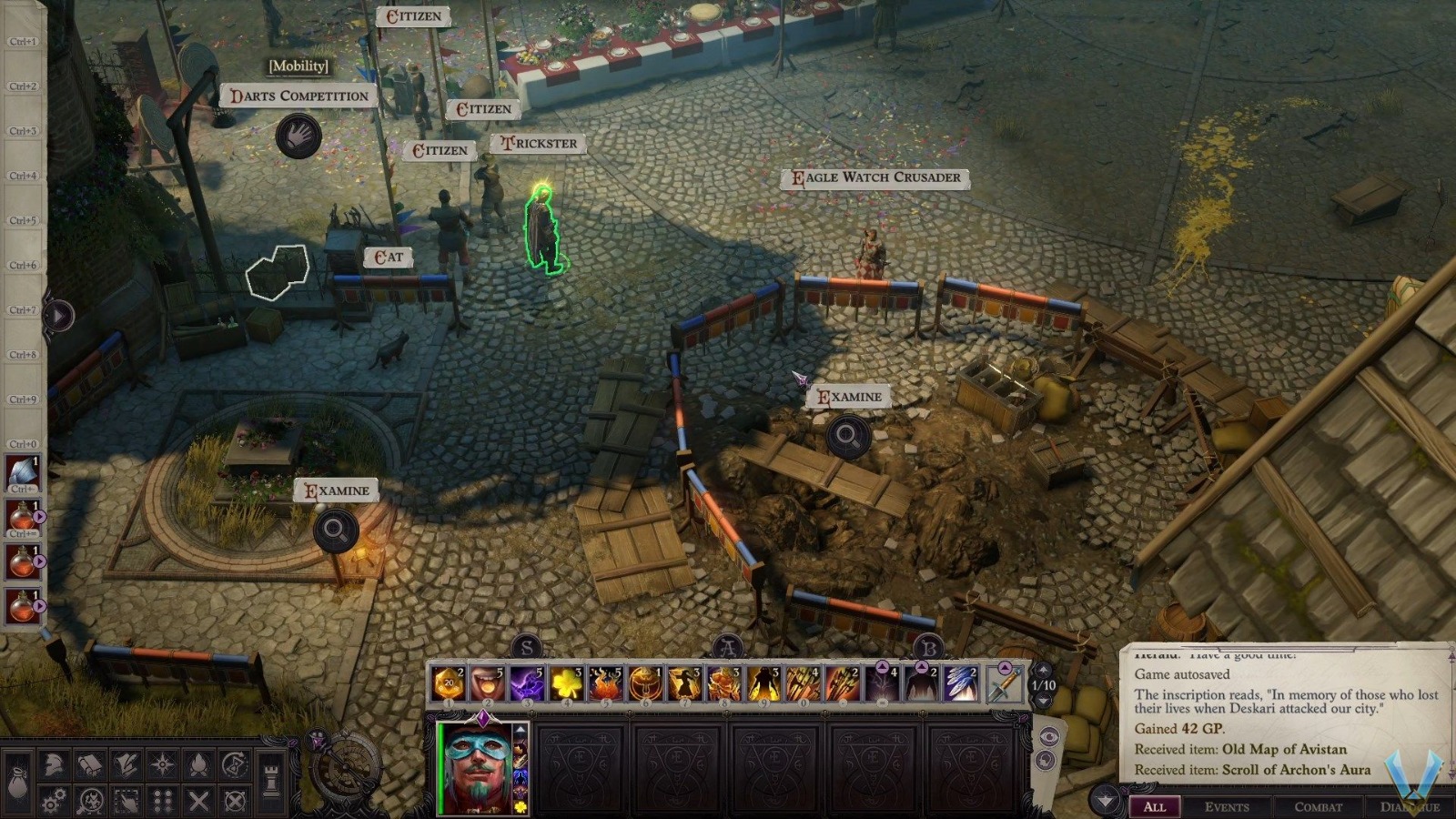Toggle stealth mode with the eye icon
The image size is (1456, 819).
pos(1049,735)
